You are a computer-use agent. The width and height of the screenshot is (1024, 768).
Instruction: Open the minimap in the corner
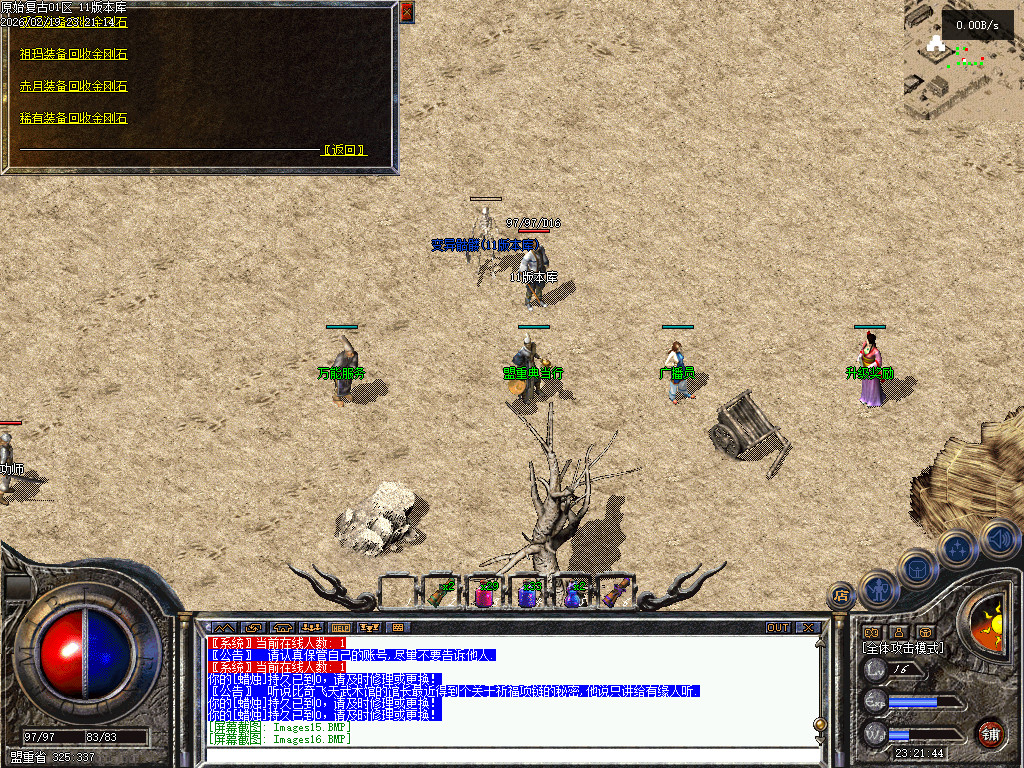pyautogui.click(x=963, y=59)
